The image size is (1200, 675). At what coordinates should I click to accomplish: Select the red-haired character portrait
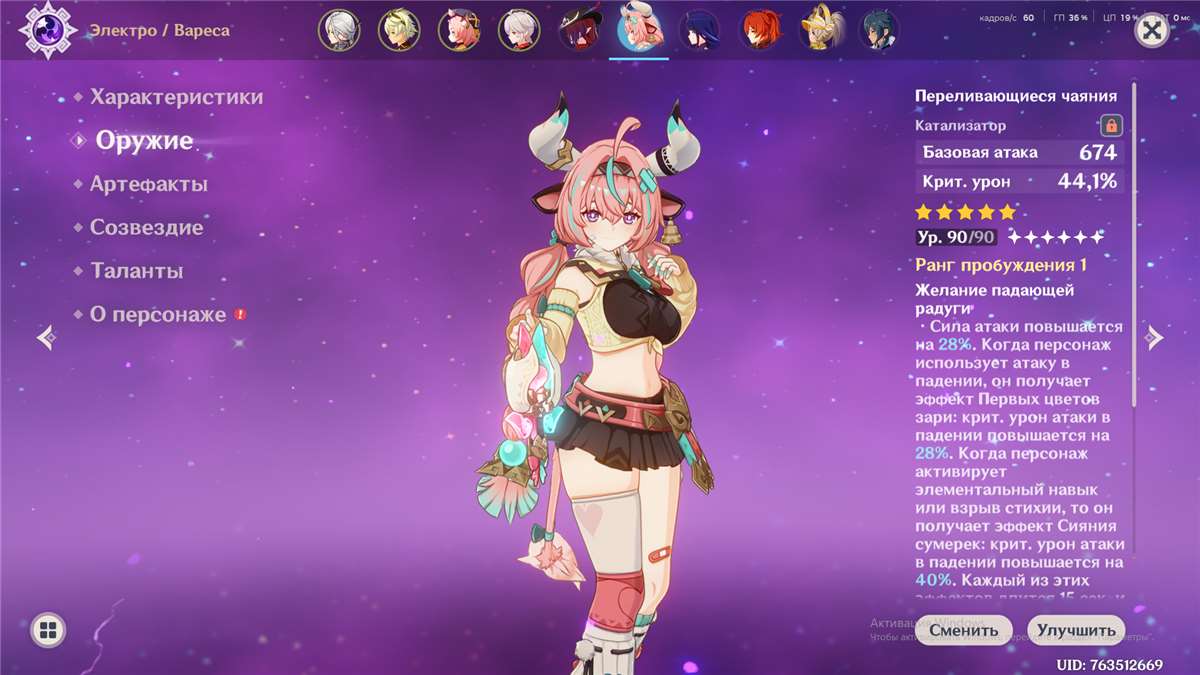759,30
